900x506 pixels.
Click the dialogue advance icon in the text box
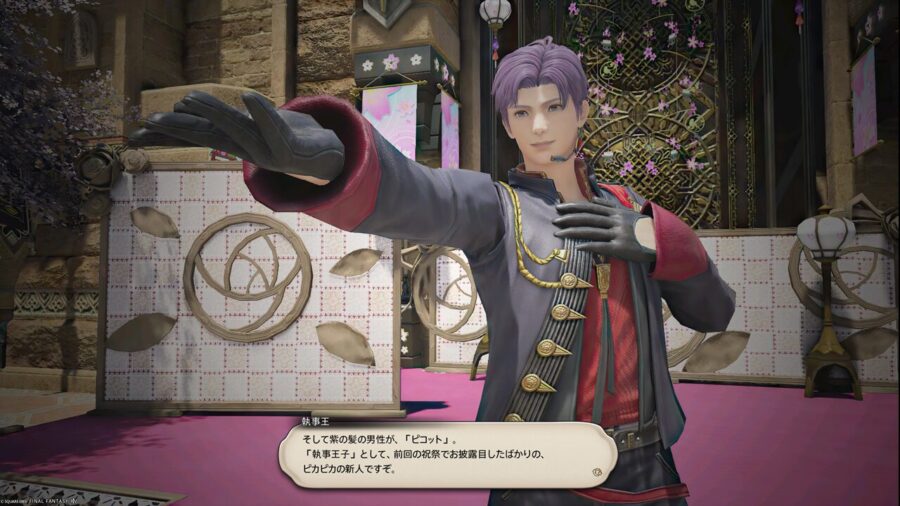coord(597,470)
